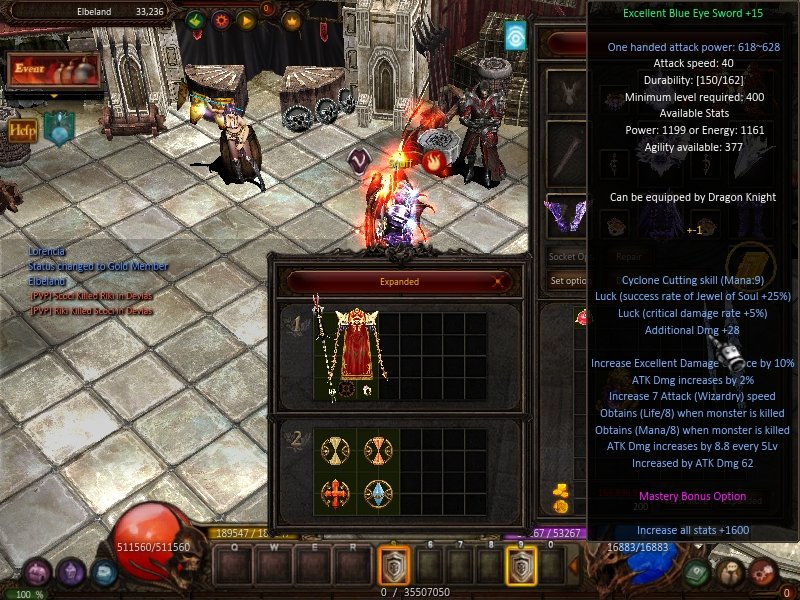
Task: Close the Expanded inventory panel
Action: click(498, 282)
